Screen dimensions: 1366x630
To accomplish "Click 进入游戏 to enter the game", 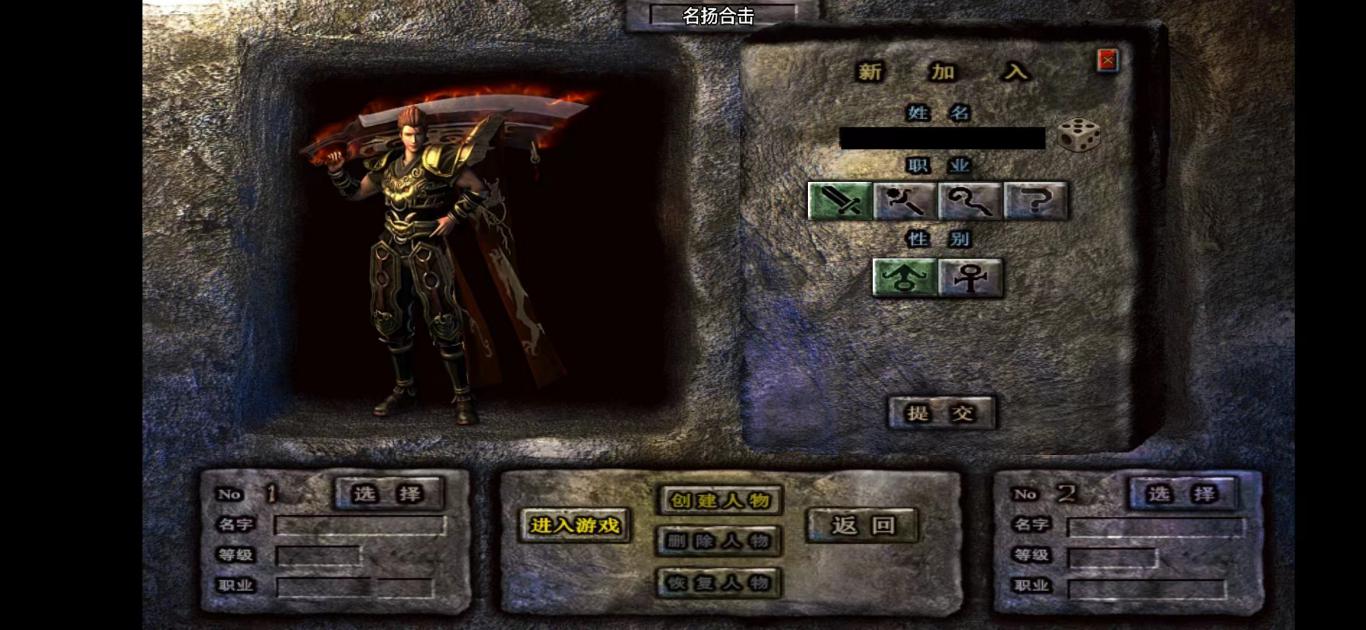I will 575,525.
